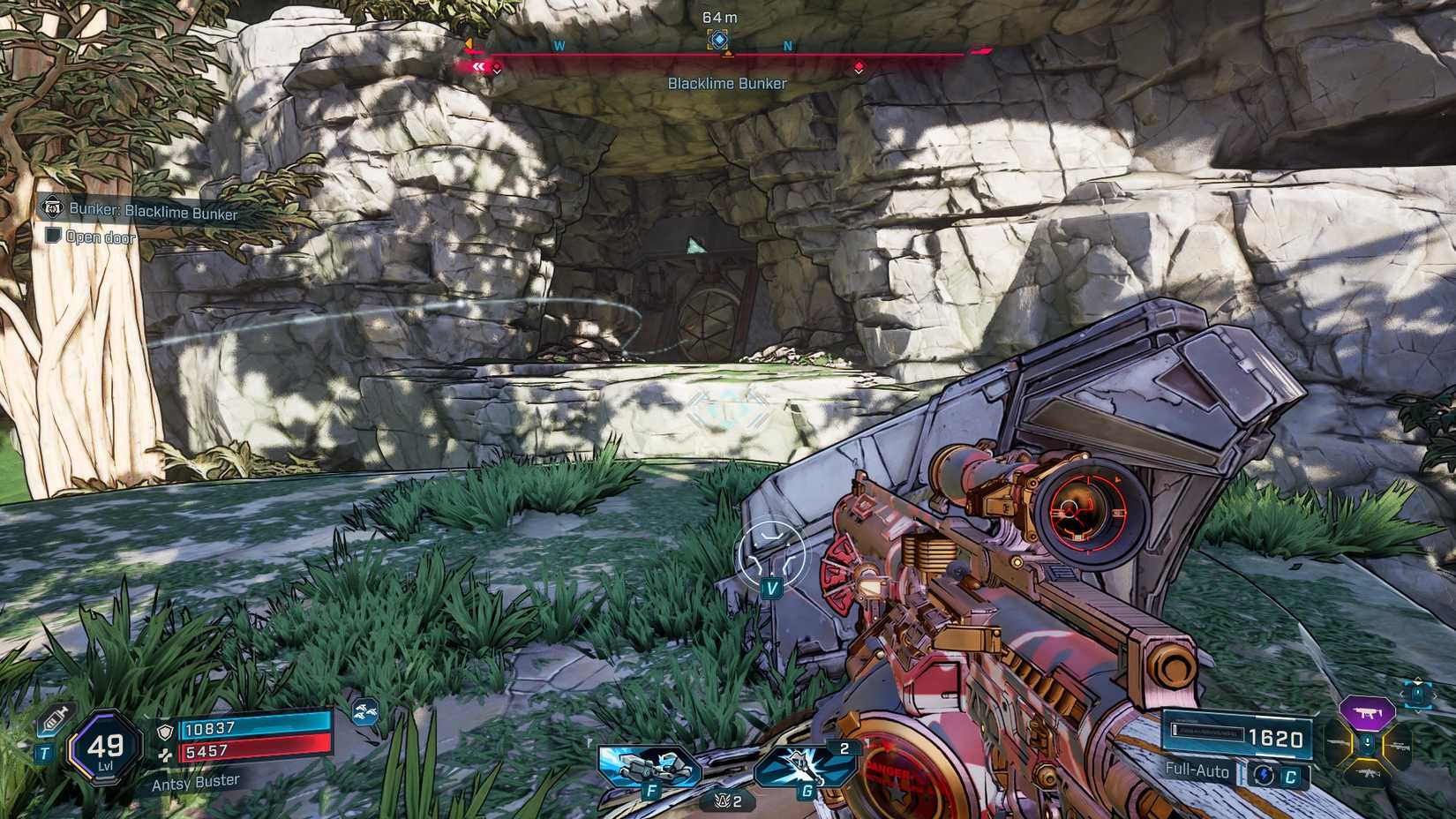Select the Blacklime Bunker title on the compass
Image resolution: width=1456 pixels, height=819 pixels.
pyautogui.click(x=727, y=83)
